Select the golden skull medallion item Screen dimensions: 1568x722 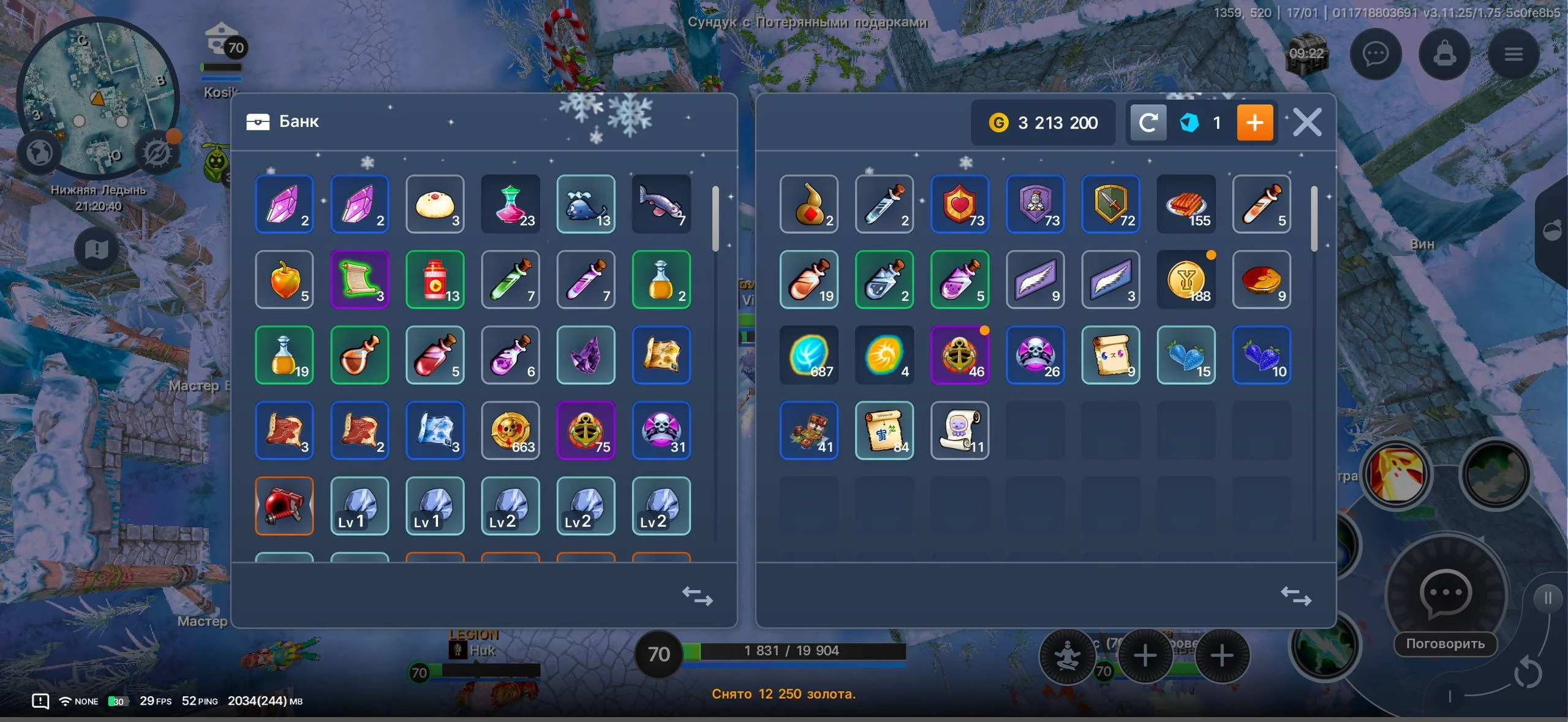tap(510, 431)
